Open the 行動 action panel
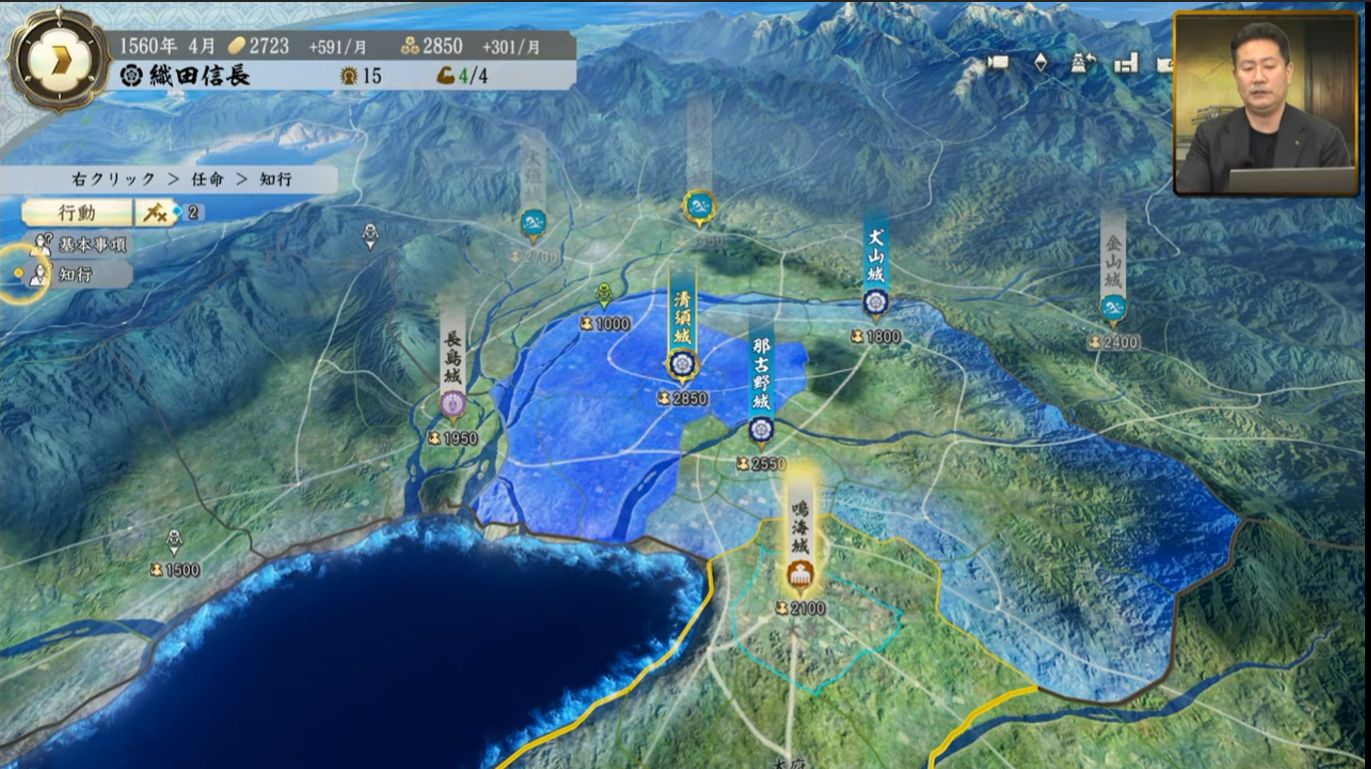Screen dimensions: 1371x769 click(77, 212)
